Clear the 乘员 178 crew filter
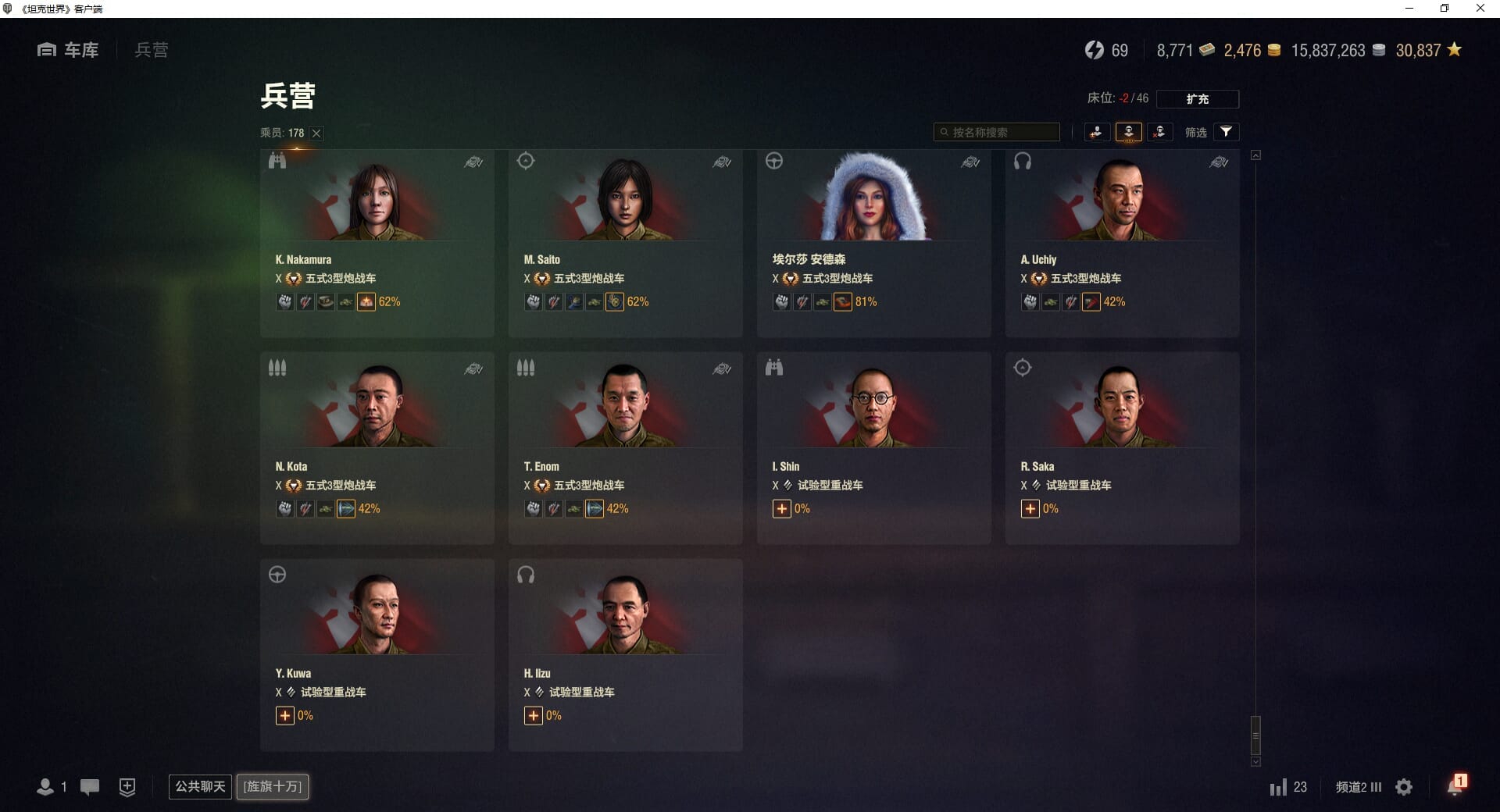 click(316, 134)
